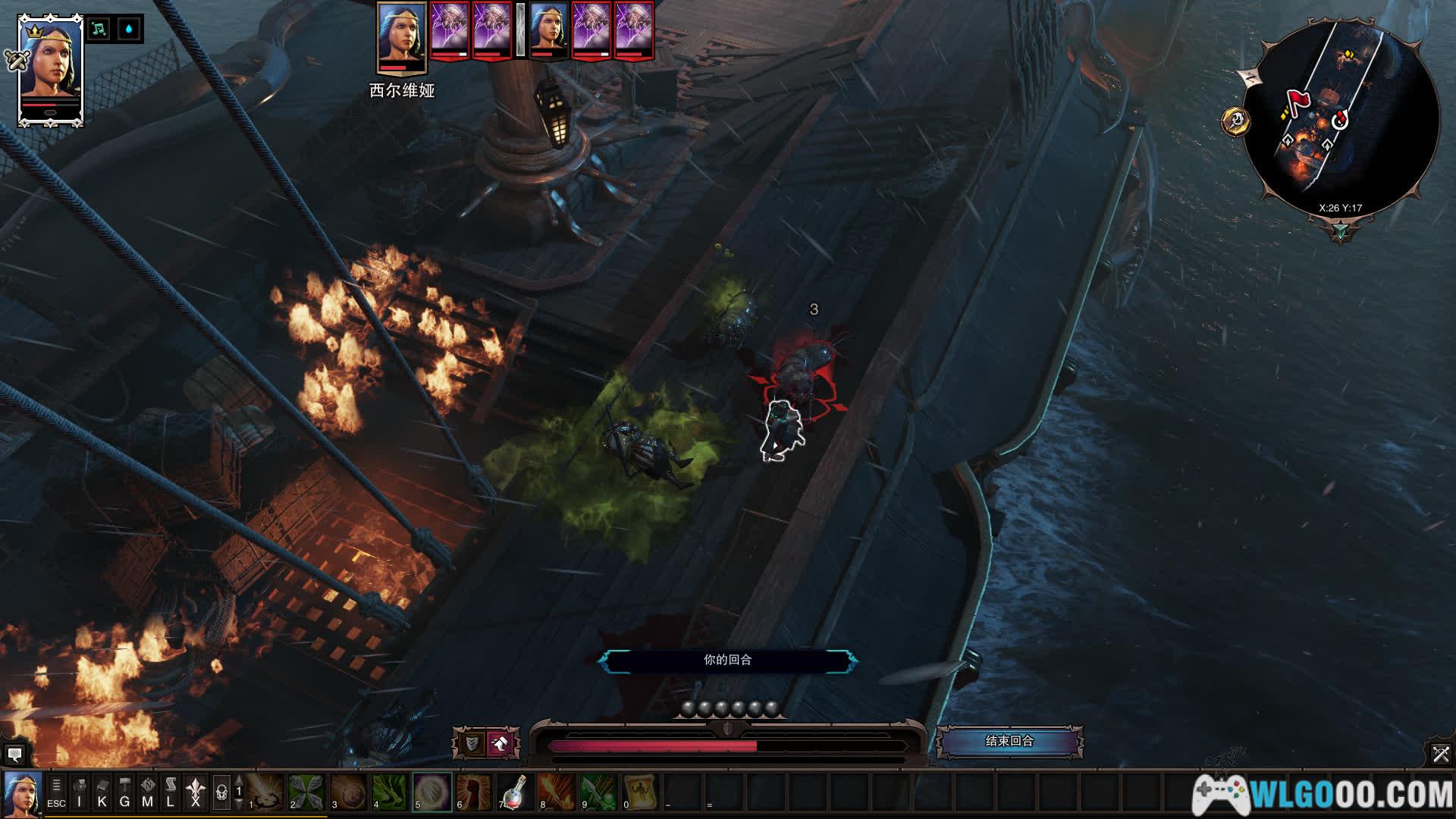
Task: Open the chat speech bubble button
Action: 14,755
